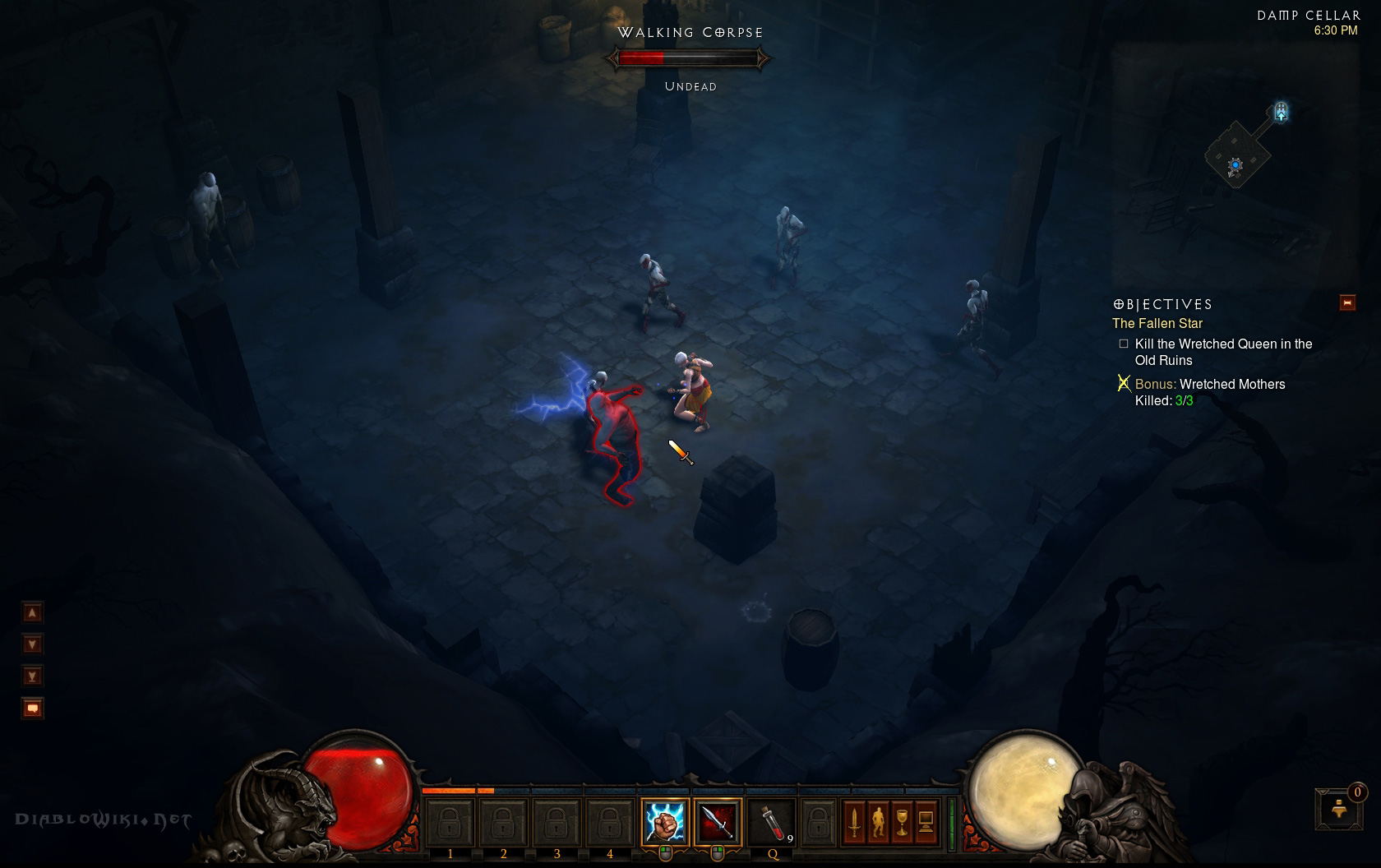
Task: Click the exit door marker on minimap
Action: [x=1281, y=112]
